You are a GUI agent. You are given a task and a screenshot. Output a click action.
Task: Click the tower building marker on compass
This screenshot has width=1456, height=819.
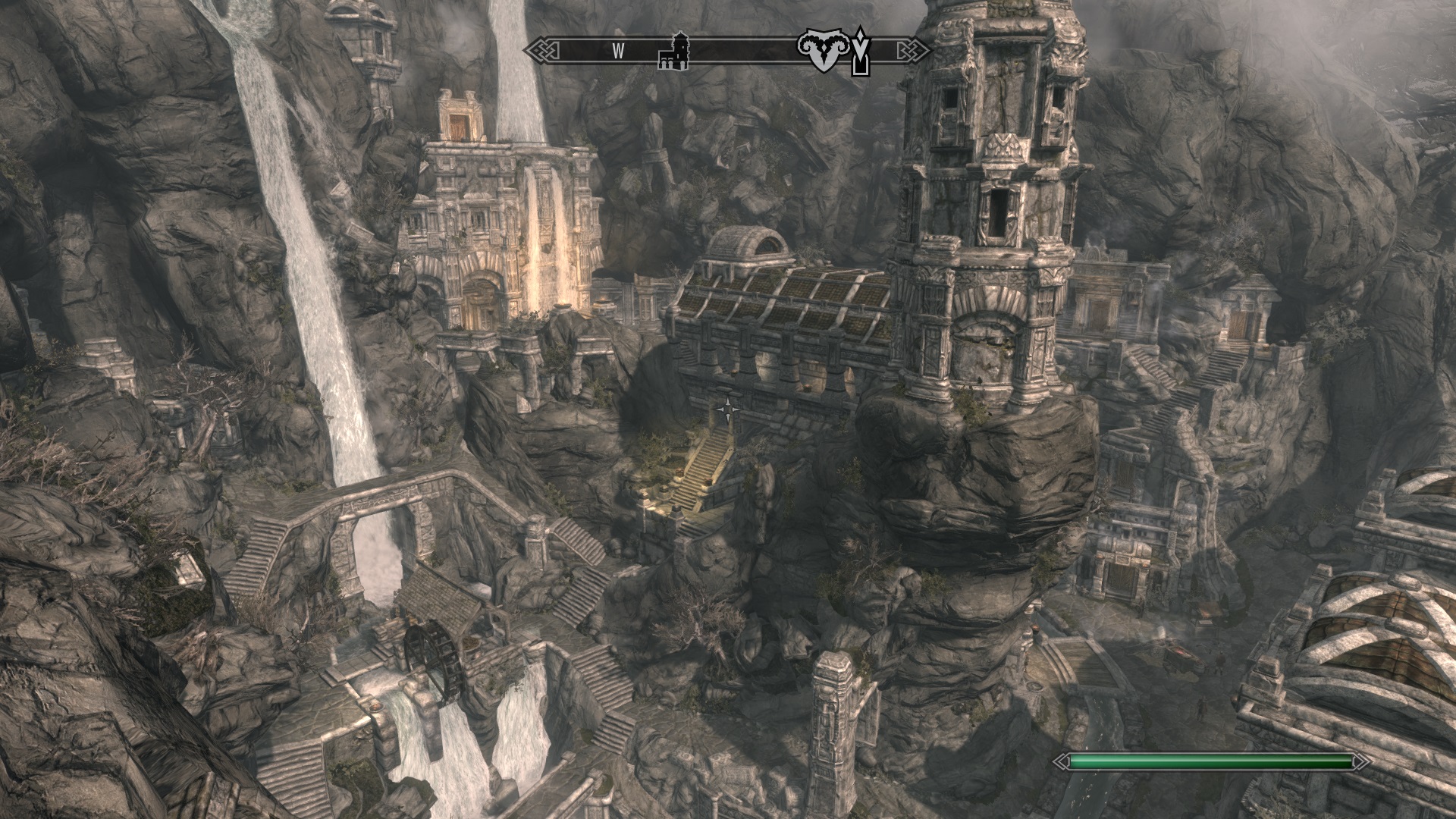(674, 51)
